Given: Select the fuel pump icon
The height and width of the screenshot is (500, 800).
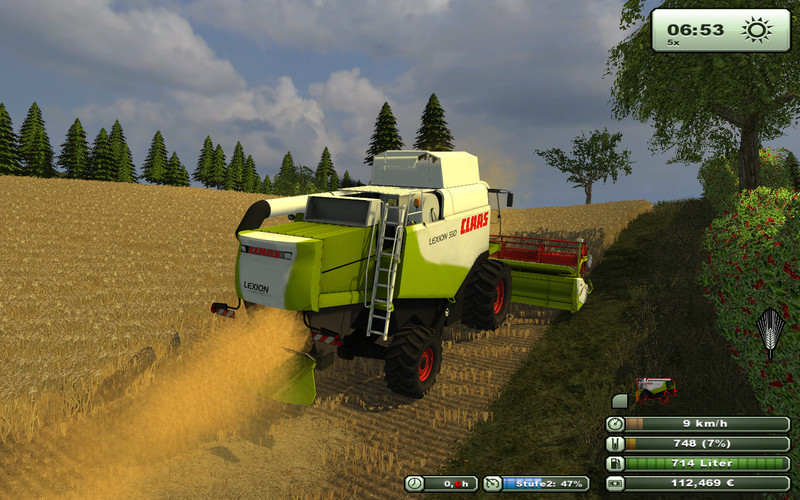Looking at the screenshot, I should (x=615, y=463).
